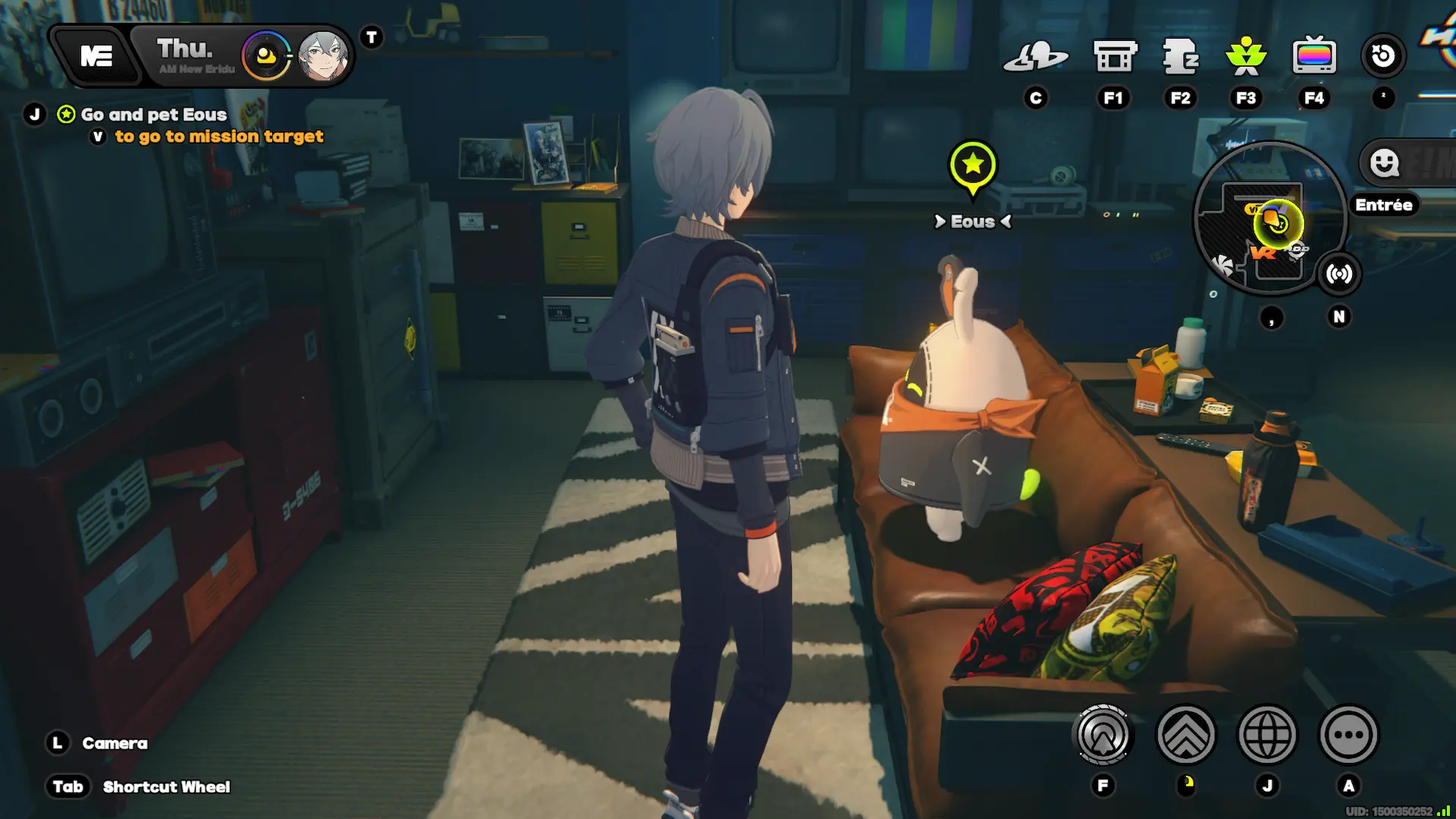
Task: Click the Eous mission target marker
Action: 972,166
